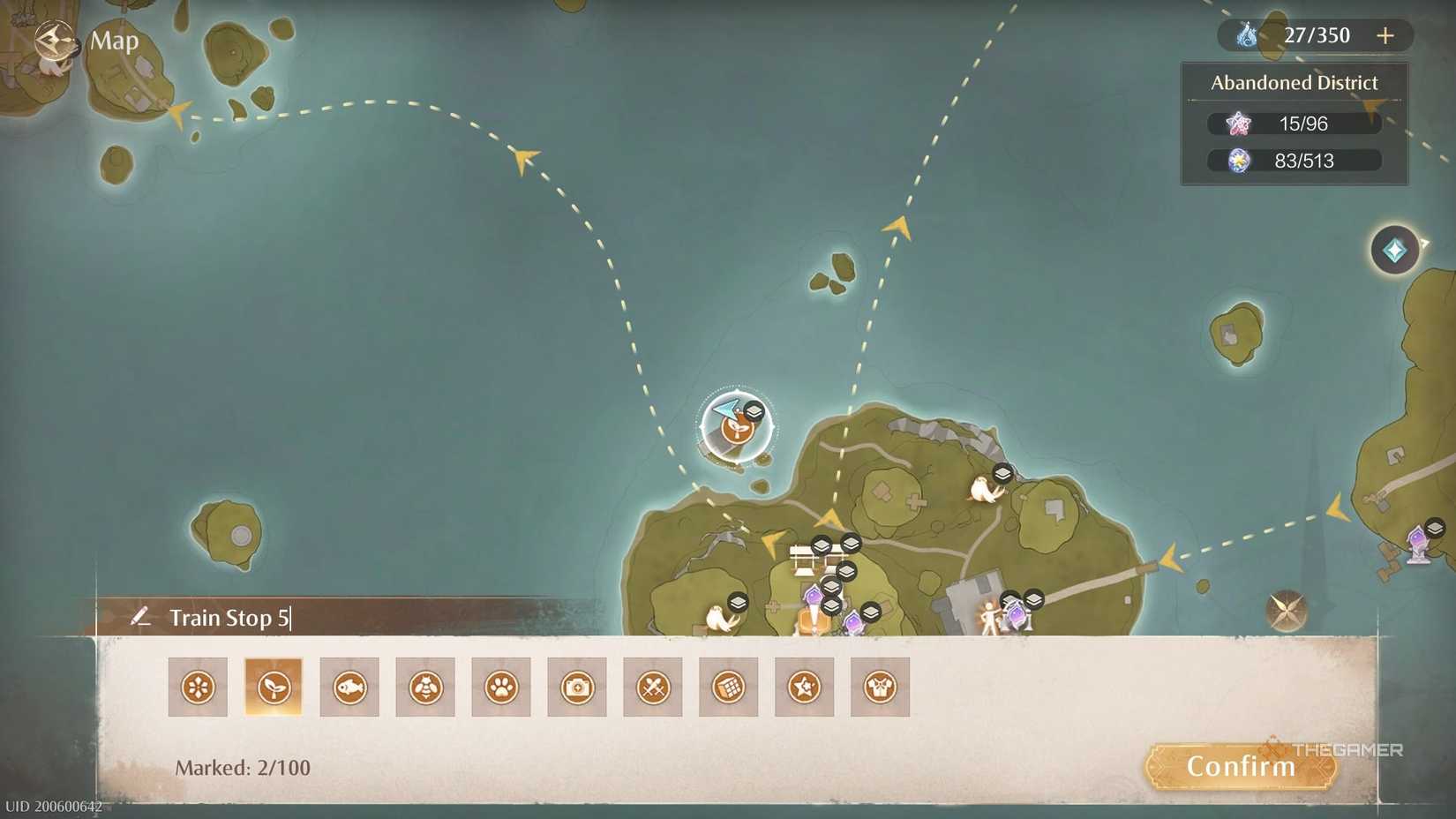Select the first-aid camera marker icon
This screenshot has width=1456, height=819.
pos(576,687)
